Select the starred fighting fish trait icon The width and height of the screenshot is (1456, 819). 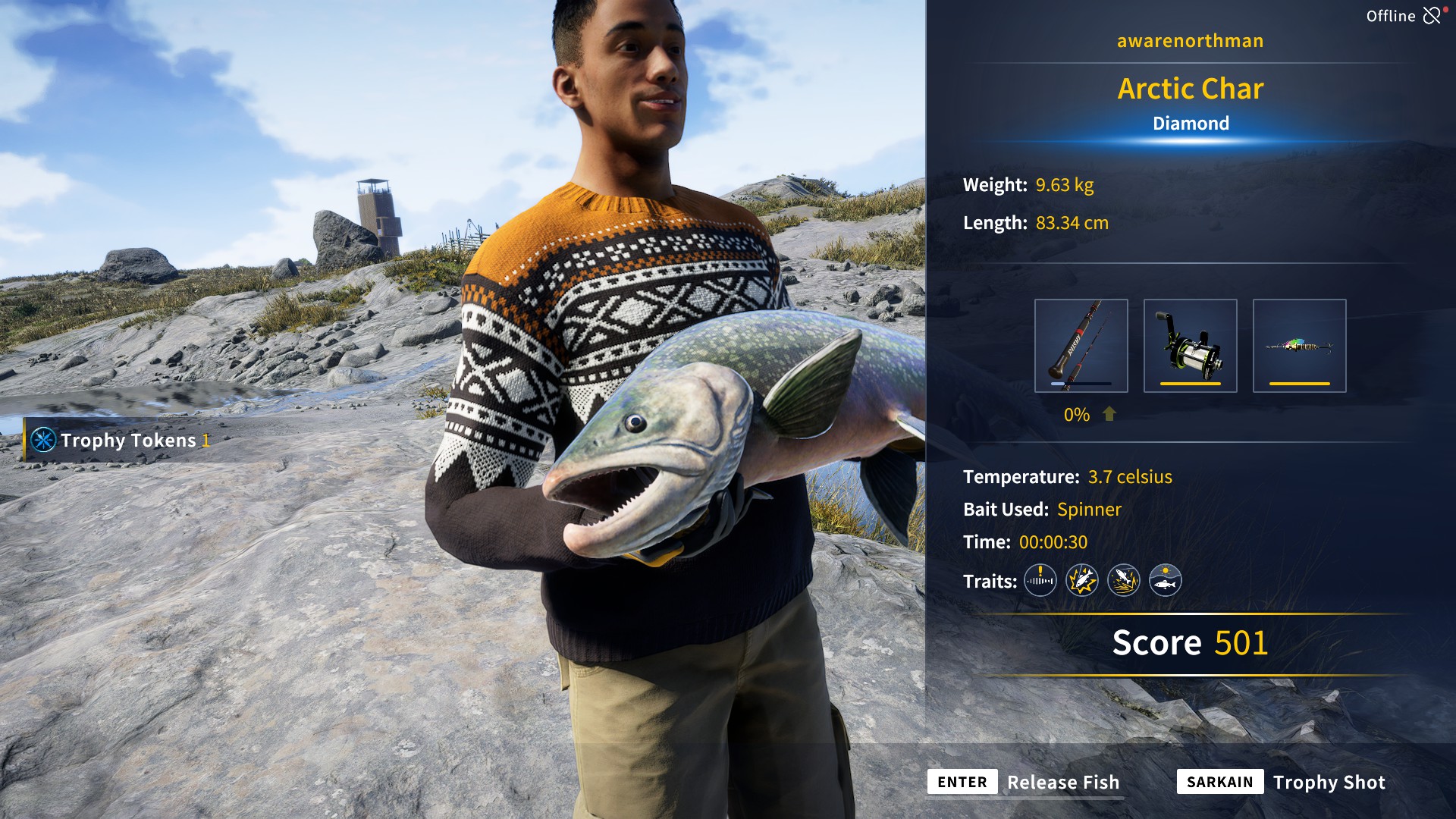click(x=1081, y=580)
